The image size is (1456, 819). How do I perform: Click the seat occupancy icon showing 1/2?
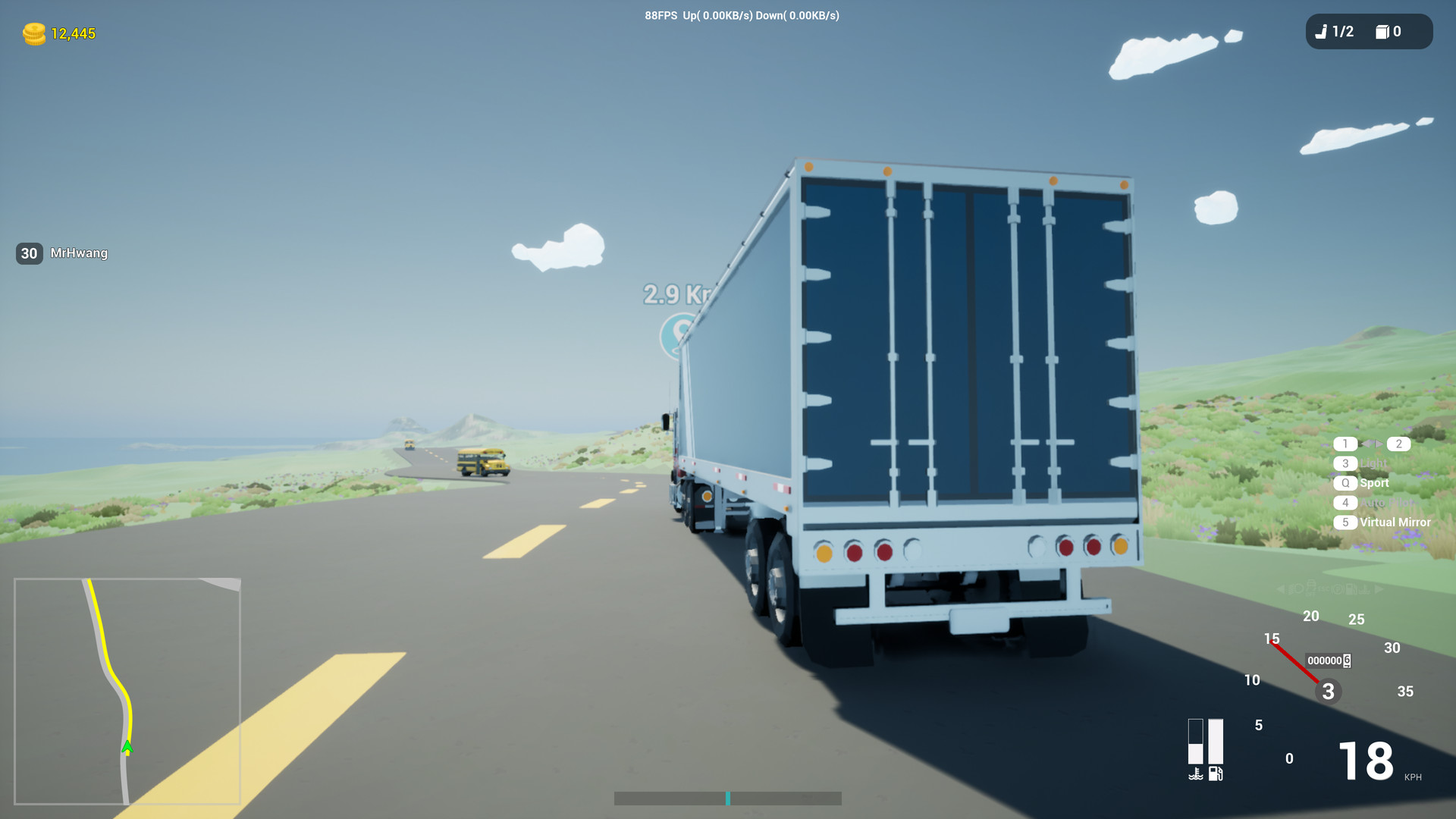[1334, 32]
